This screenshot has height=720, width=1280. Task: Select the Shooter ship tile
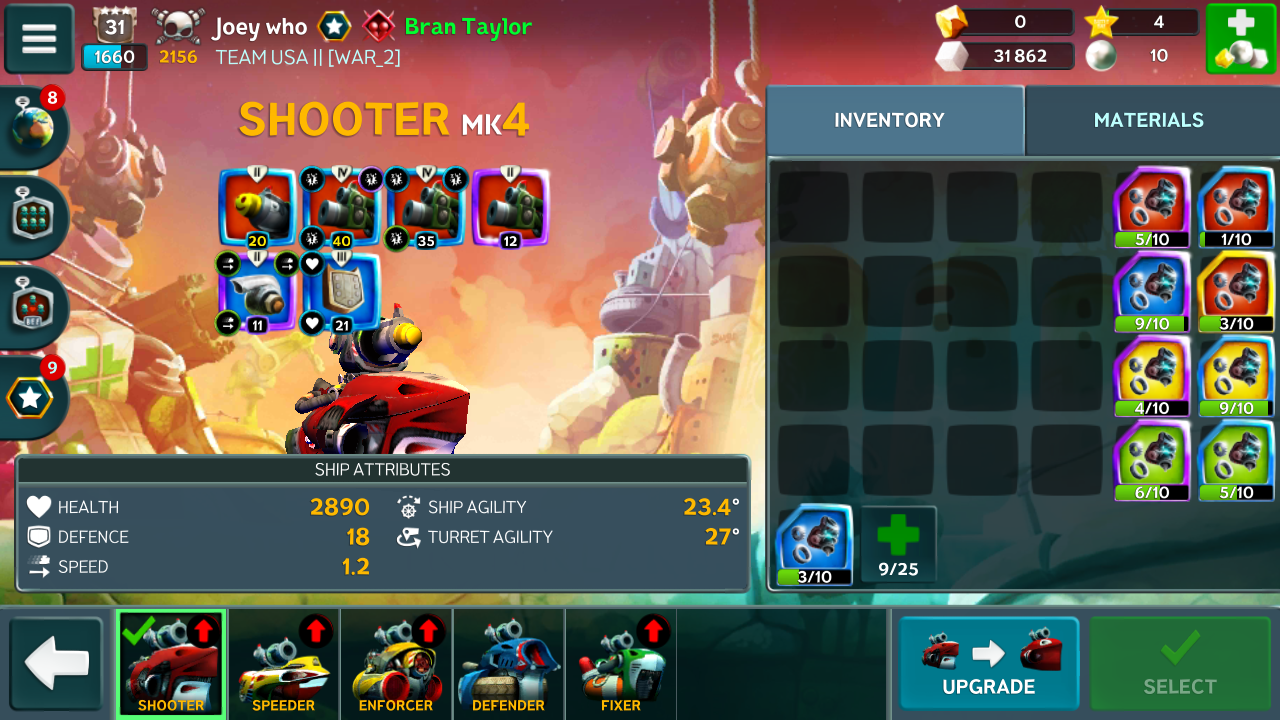click(x=171, y=664)
